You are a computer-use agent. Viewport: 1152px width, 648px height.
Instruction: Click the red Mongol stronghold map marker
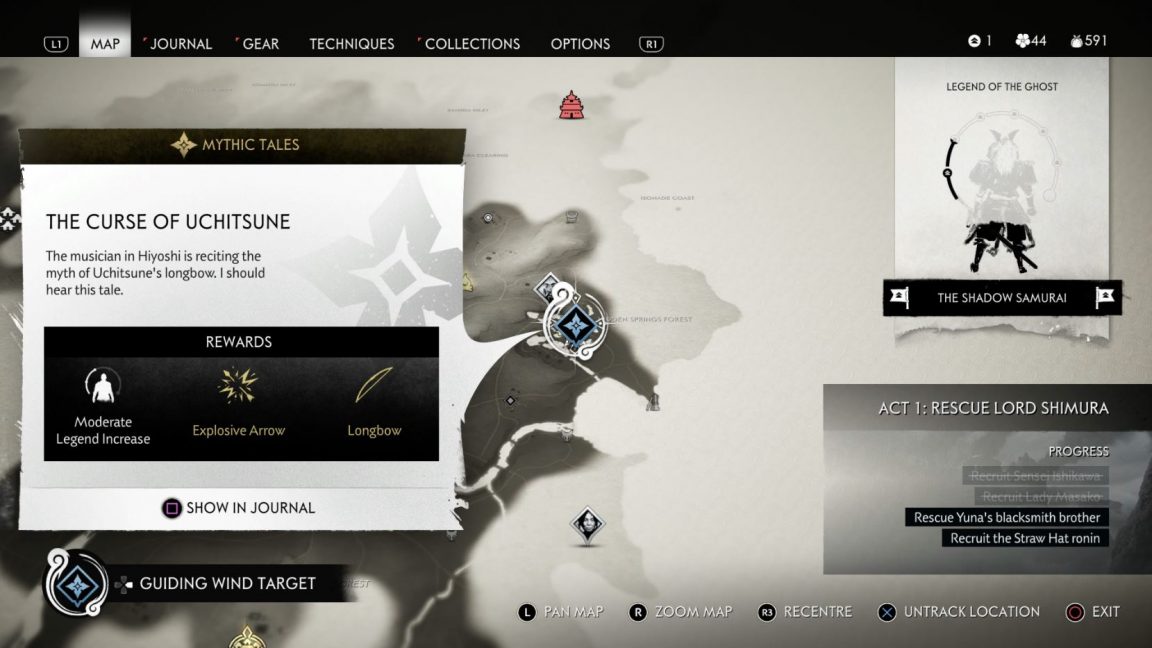pos(571,104)
